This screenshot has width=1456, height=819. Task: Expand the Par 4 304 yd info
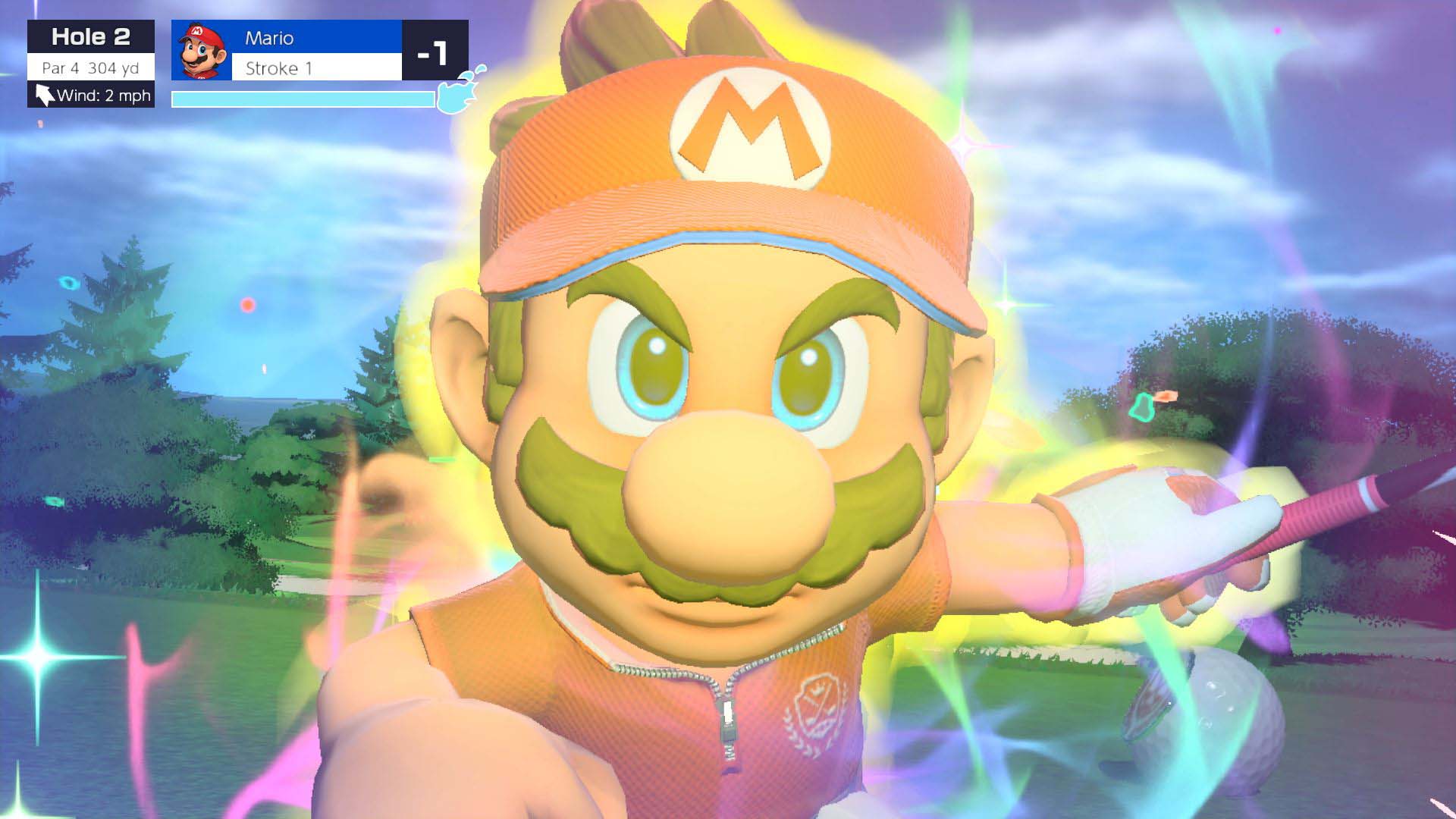click(x=91, y=67)
